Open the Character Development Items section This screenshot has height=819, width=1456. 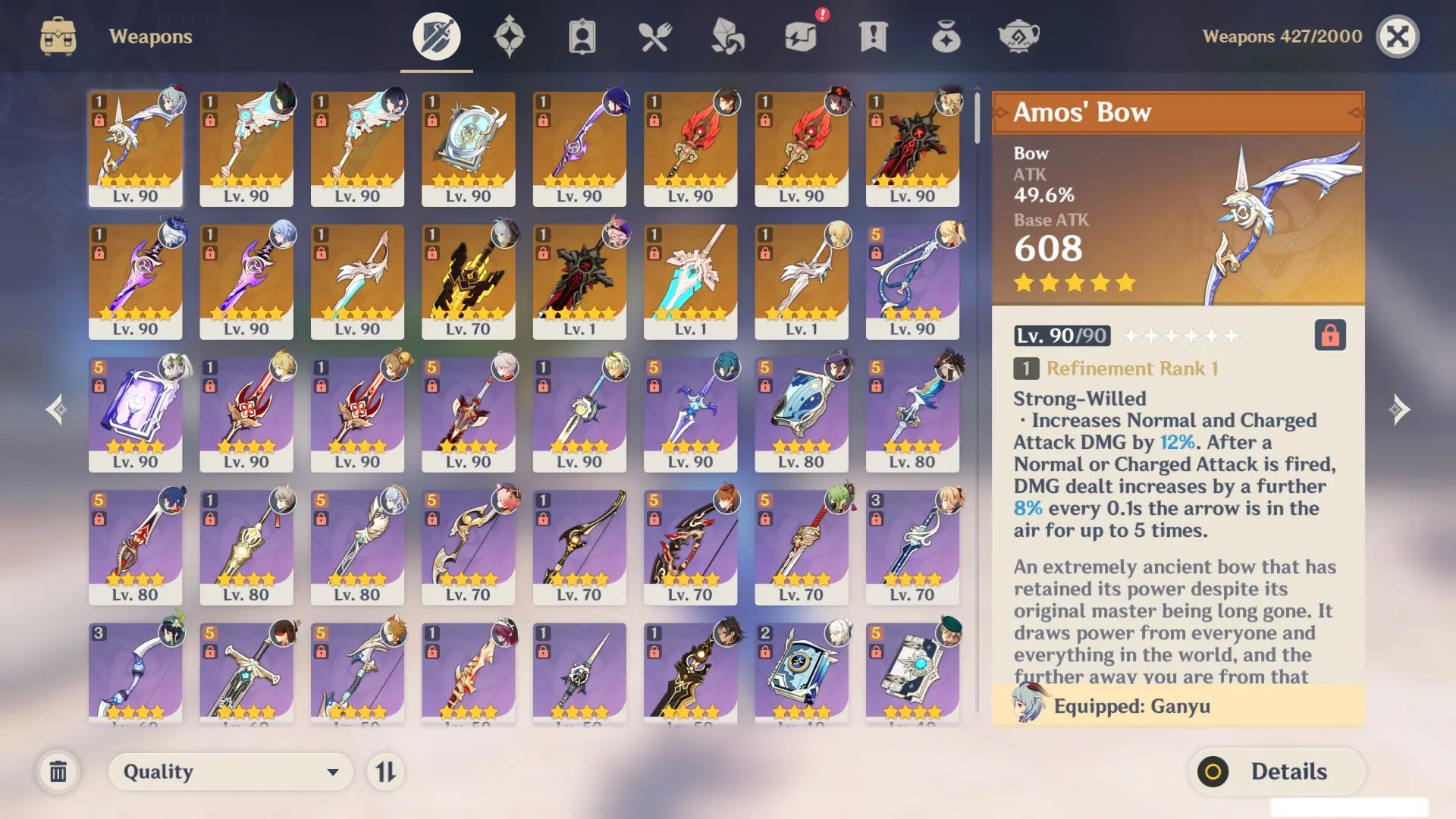[x=580, y=35]
